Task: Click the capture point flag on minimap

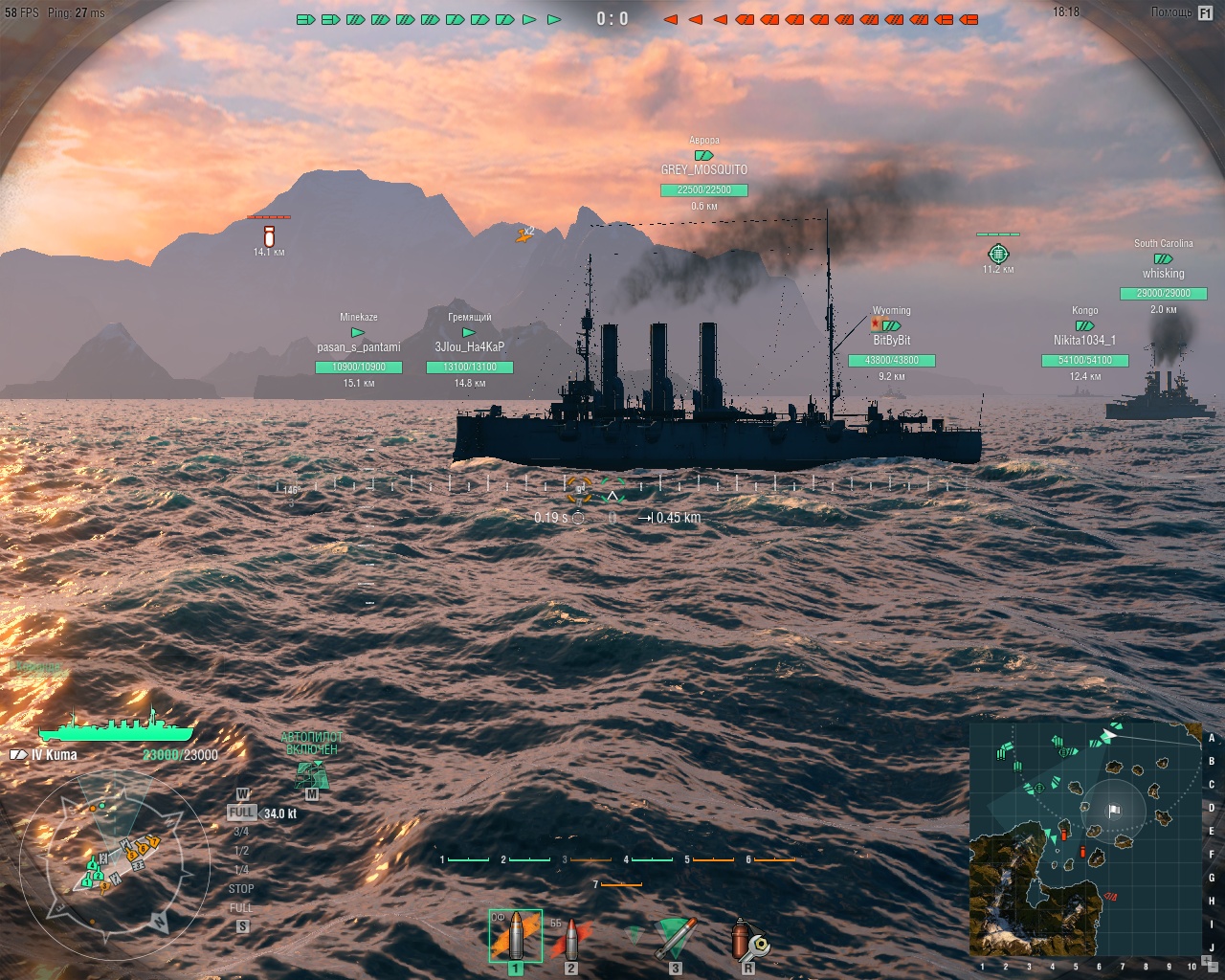Action: click(1114, 811)
